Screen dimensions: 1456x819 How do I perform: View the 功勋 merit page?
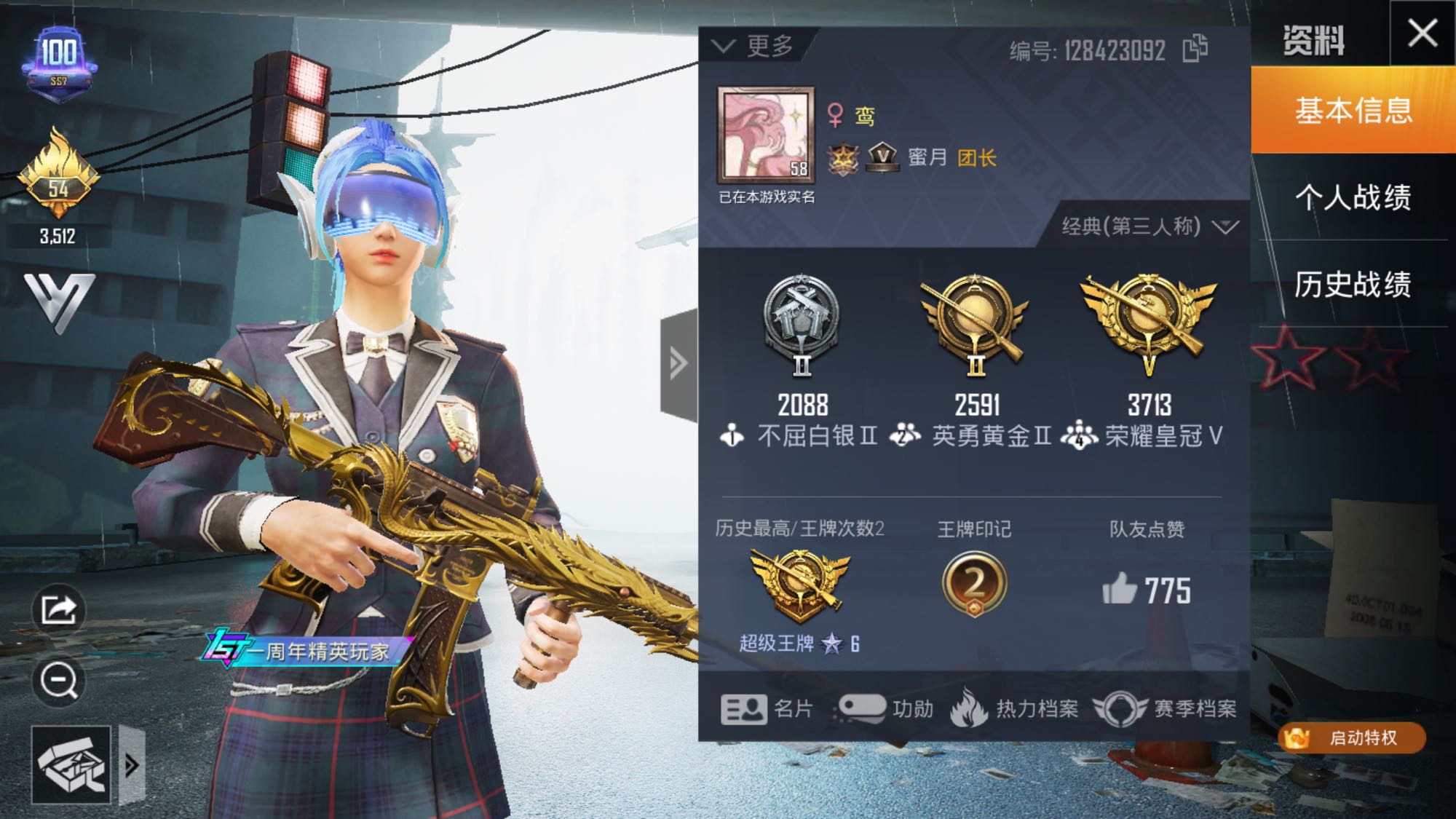click(886, 708)
